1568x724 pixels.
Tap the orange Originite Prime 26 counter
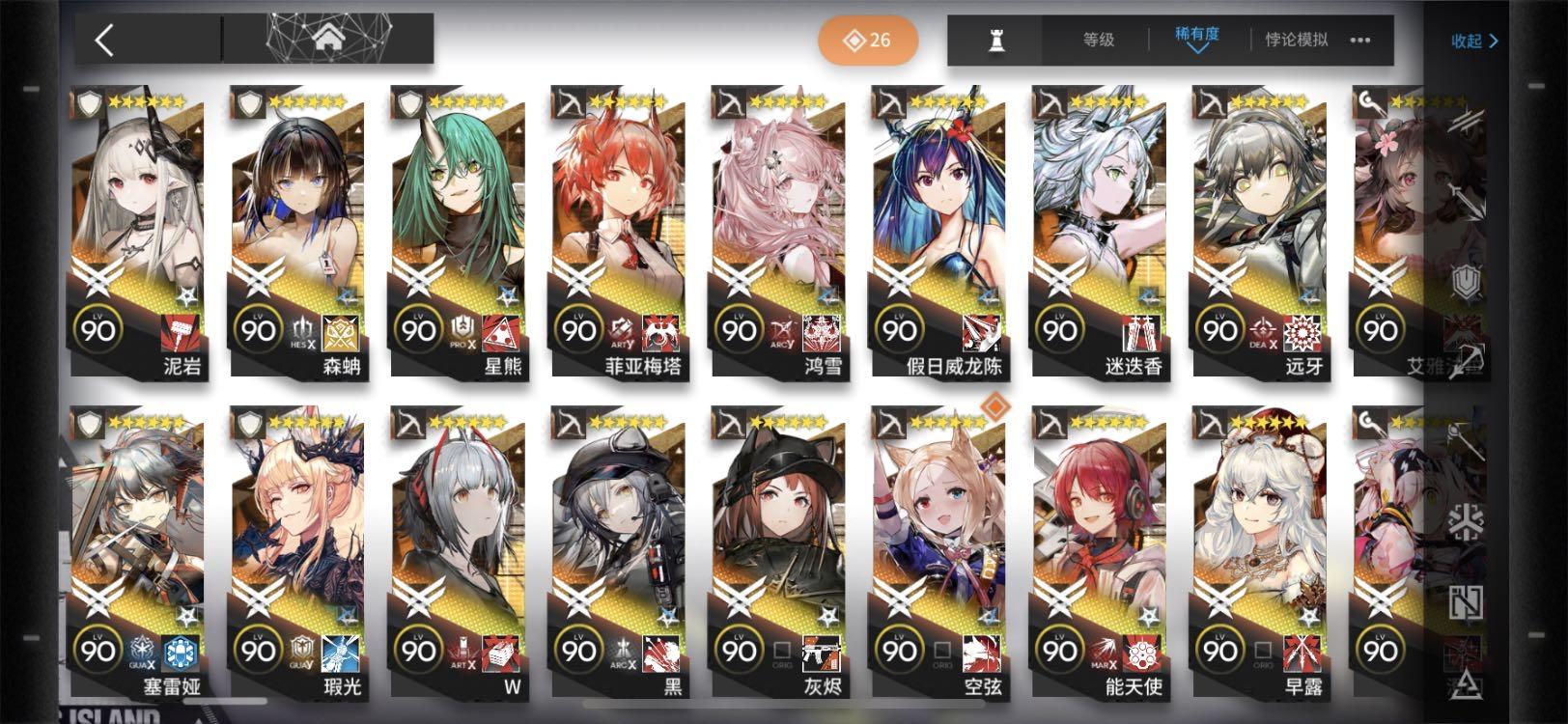click(866, 40)
